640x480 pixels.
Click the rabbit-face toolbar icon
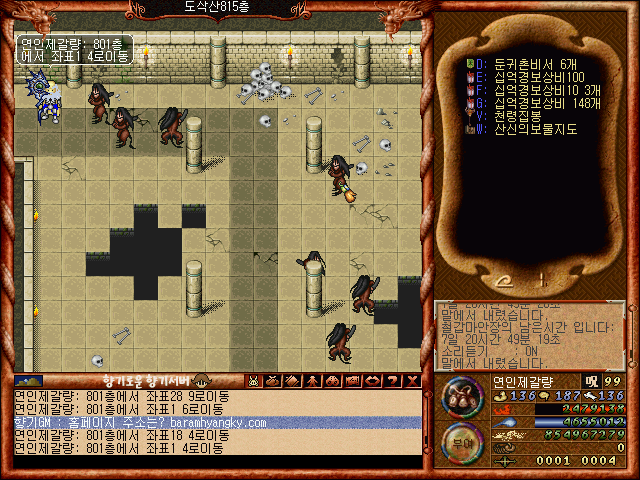click(x=254, y=380)
